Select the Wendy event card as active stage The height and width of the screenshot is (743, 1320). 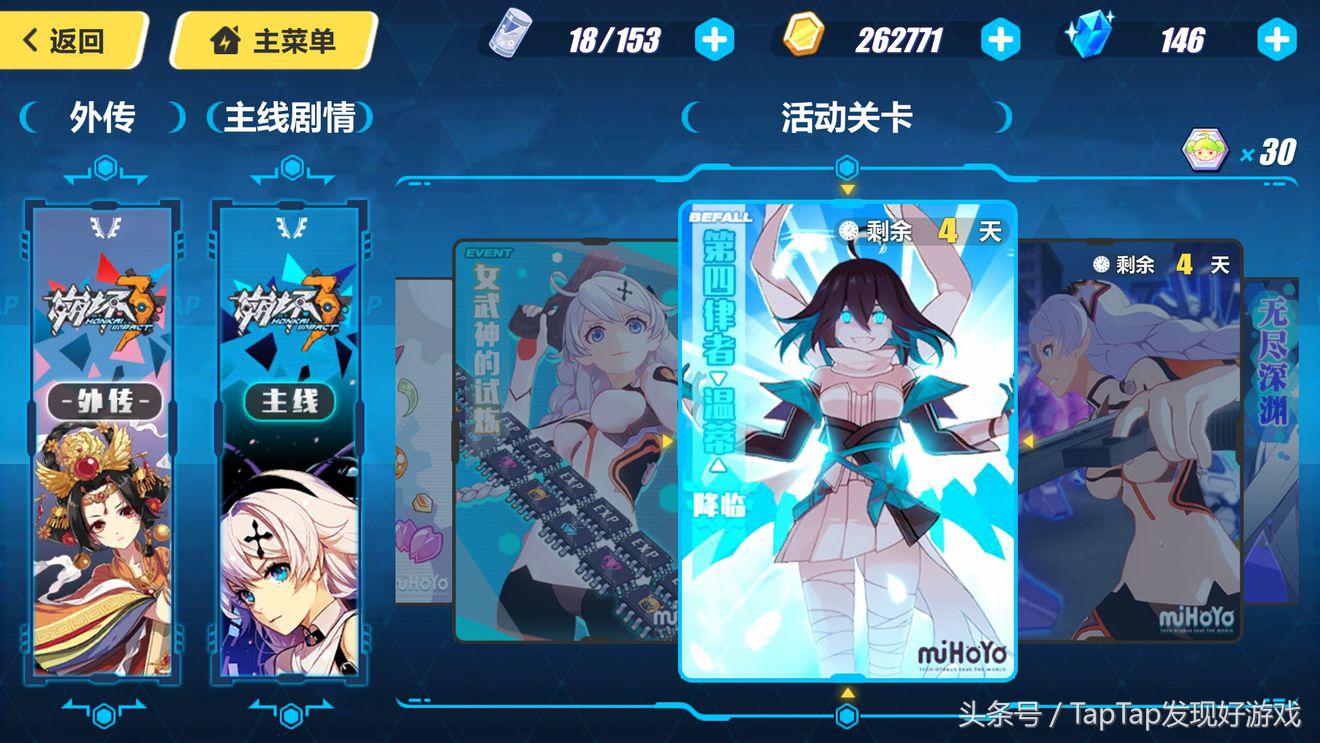(x=846, y=440)
